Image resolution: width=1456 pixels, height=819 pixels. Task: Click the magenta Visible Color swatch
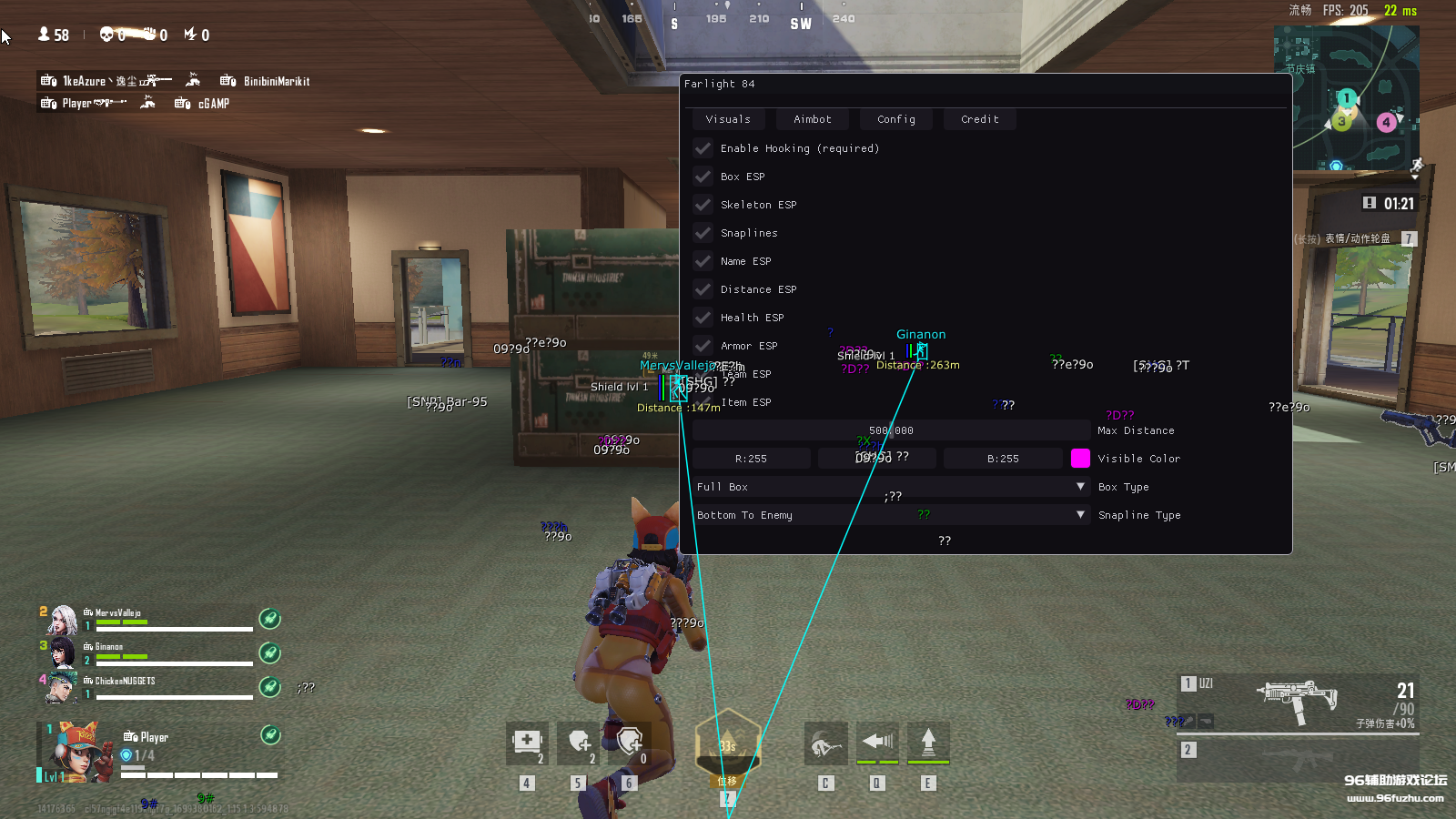click(1080, 458)
